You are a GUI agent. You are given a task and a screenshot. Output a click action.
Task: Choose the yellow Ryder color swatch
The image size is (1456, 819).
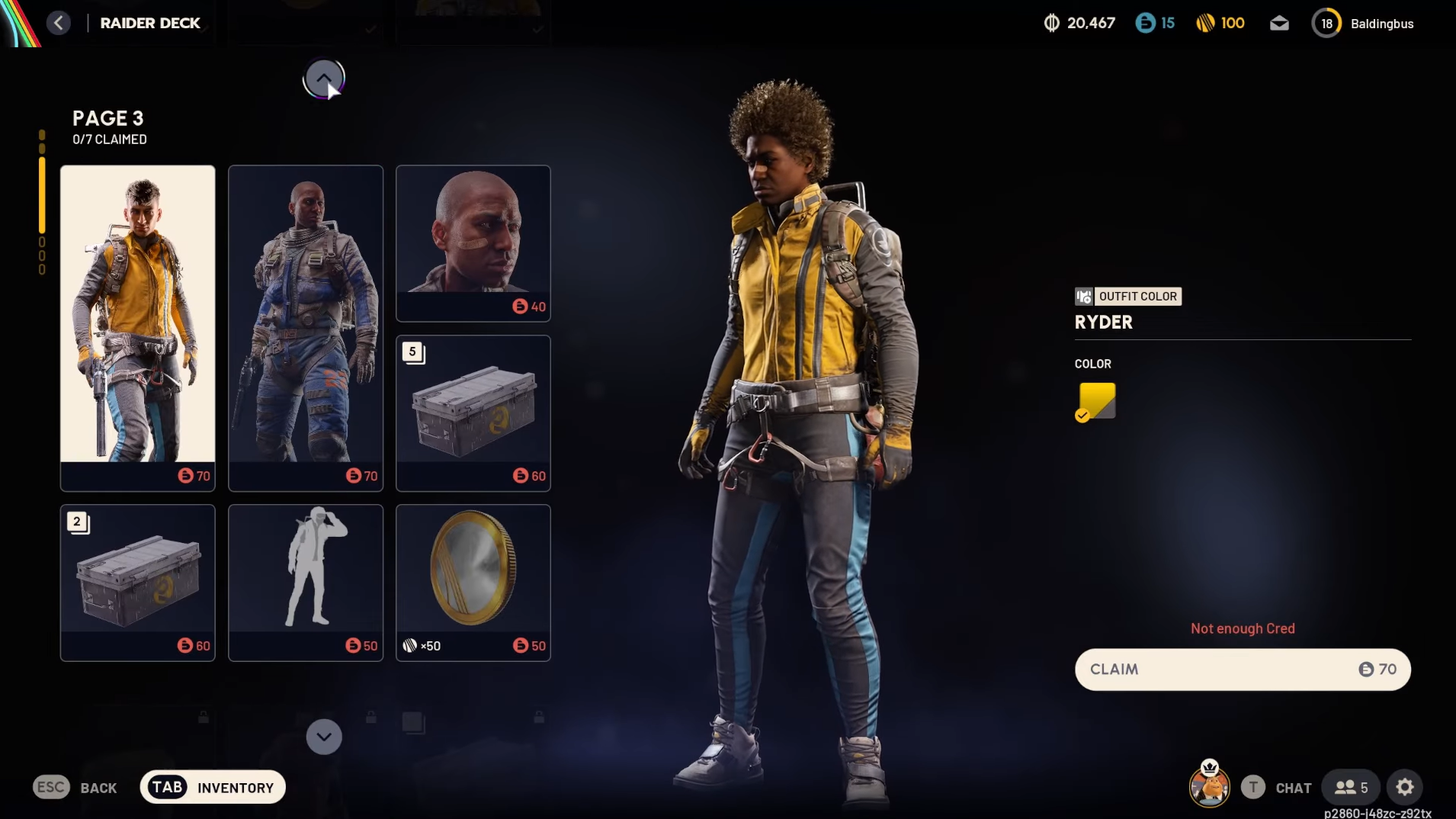coord(1096,401)
